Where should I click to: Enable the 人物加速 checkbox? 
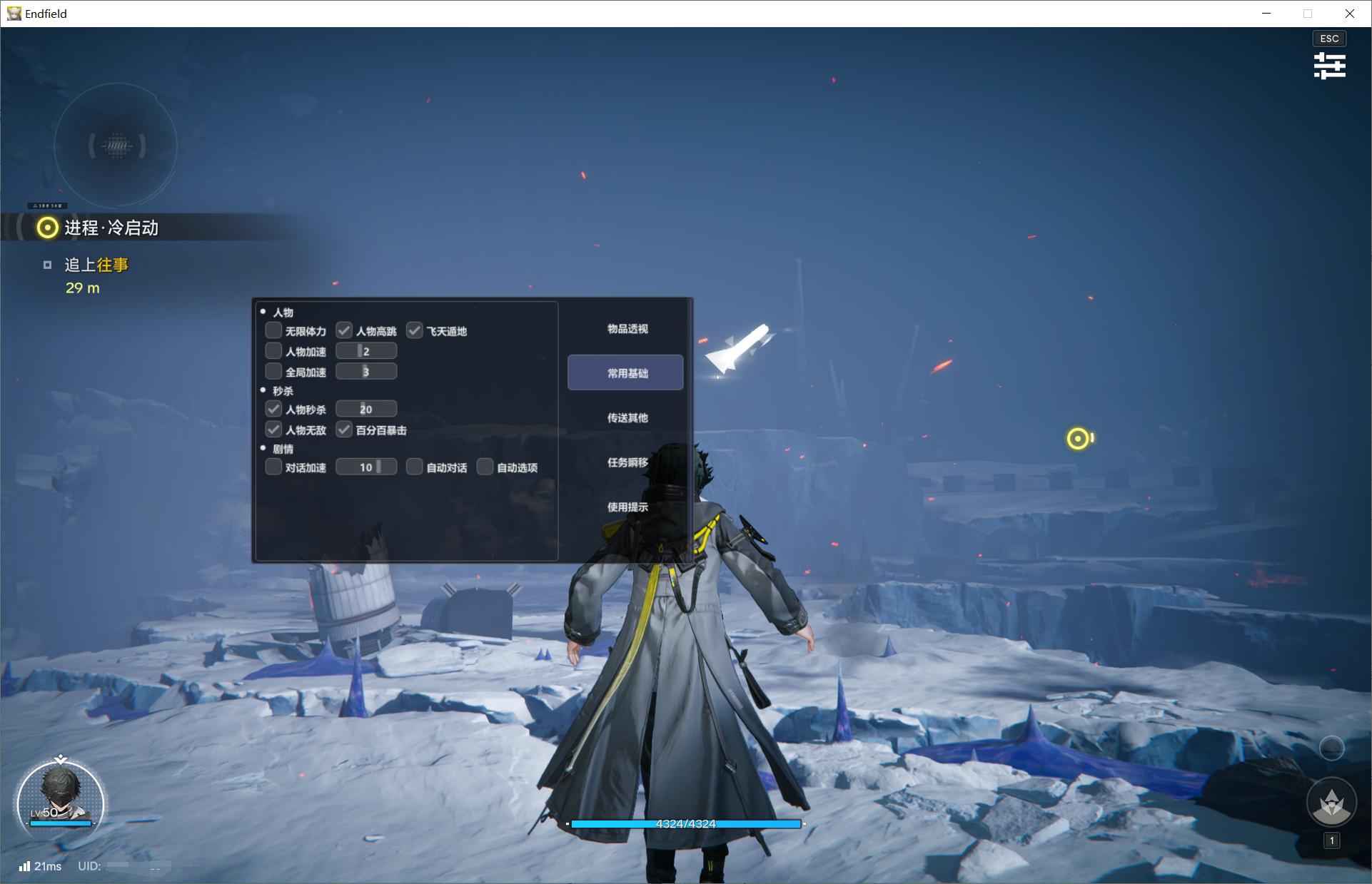pos(273,351)
